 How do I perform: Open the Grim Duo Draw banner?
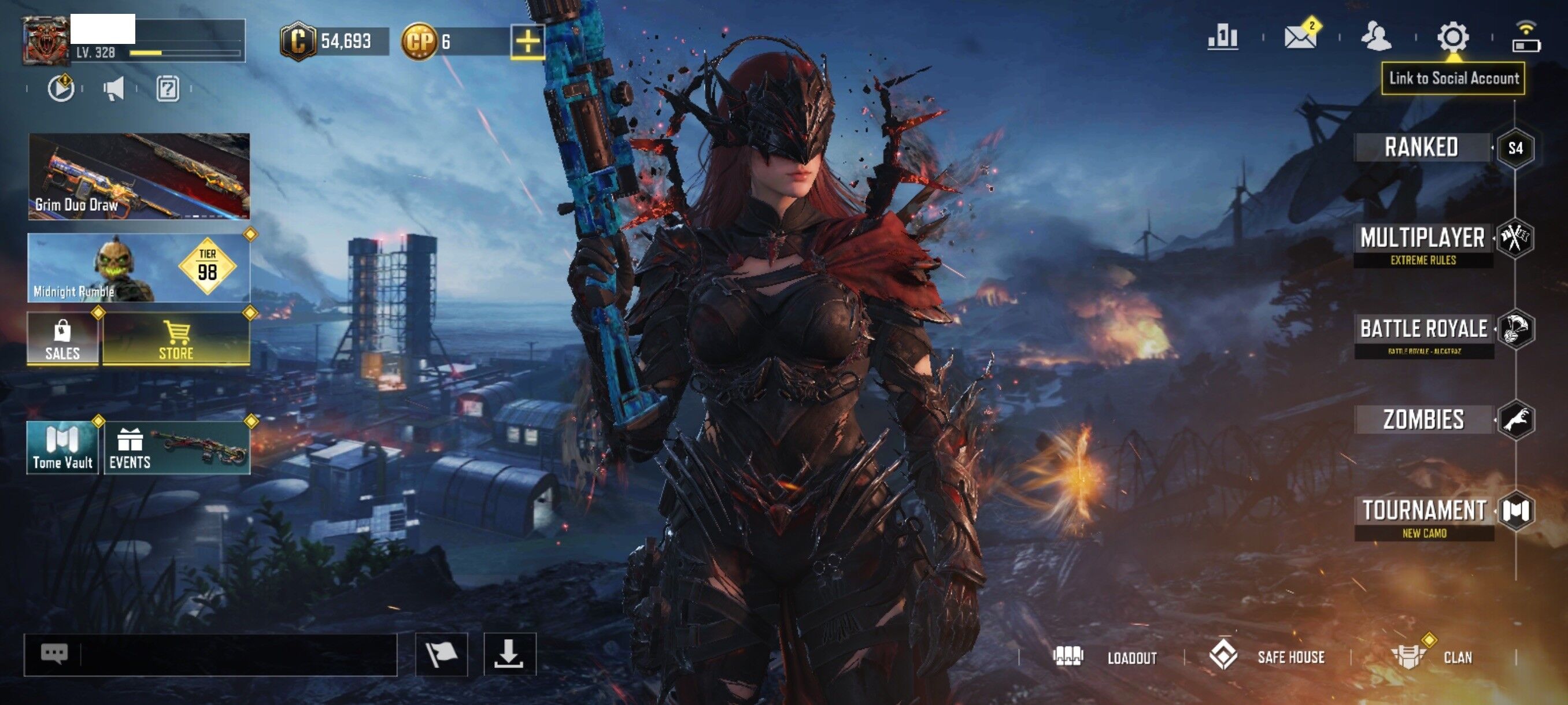pos(139,176)
